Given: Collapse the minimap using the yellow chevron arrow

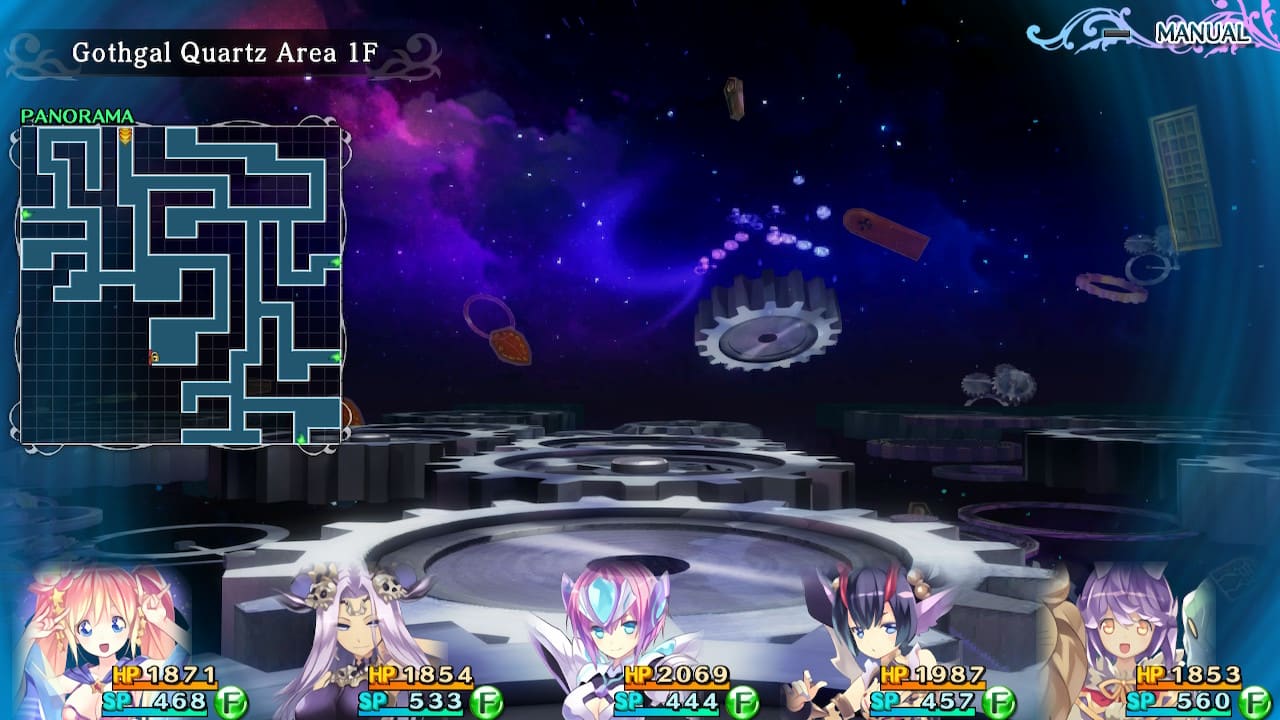Looking at the screenshot, I should [x=124, y=137].
